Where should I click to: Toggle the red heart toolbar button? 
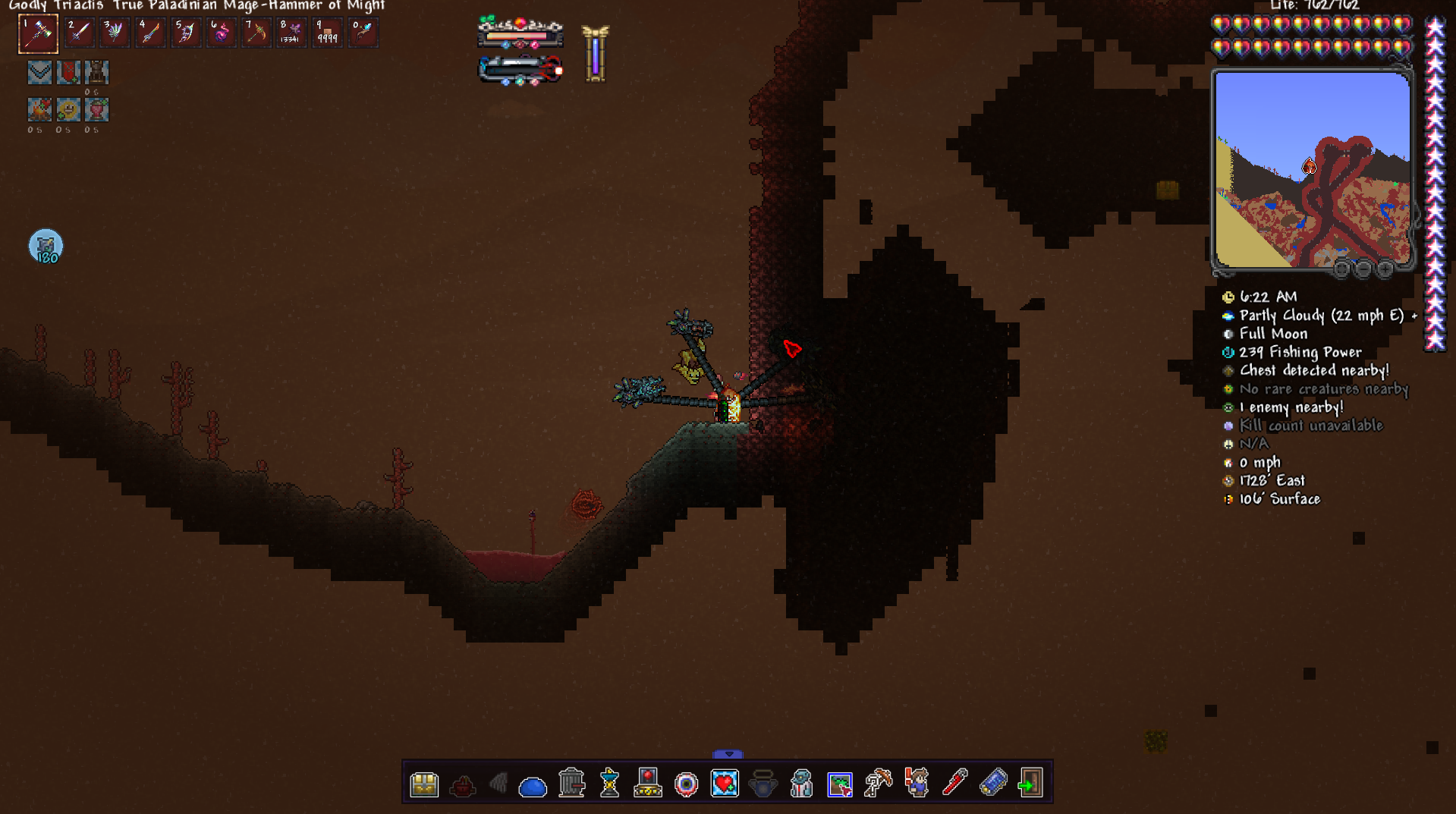click(x=725, y=783)
